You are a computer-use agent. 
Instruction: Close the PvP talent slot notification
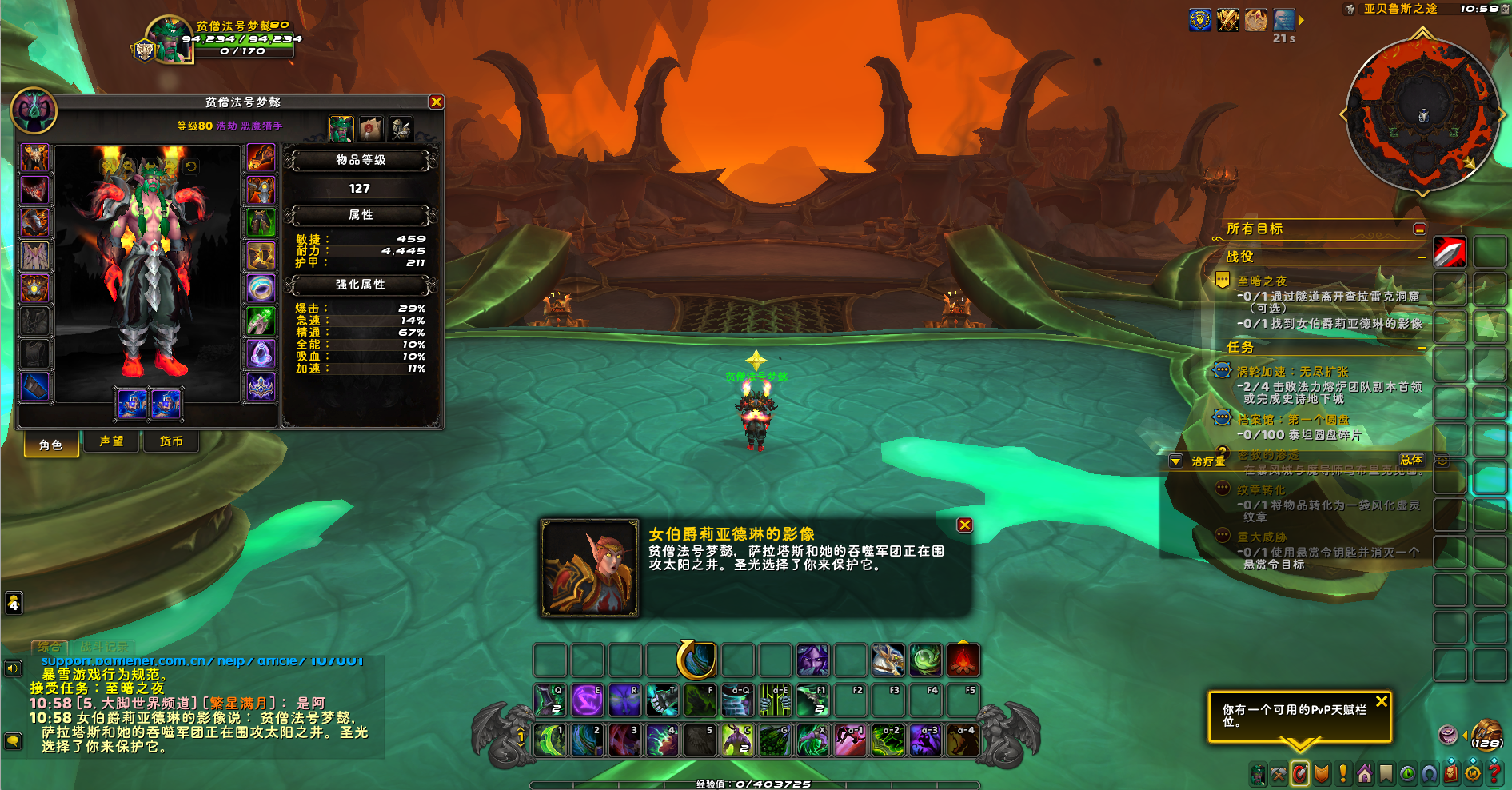[x=1382, y=701]
